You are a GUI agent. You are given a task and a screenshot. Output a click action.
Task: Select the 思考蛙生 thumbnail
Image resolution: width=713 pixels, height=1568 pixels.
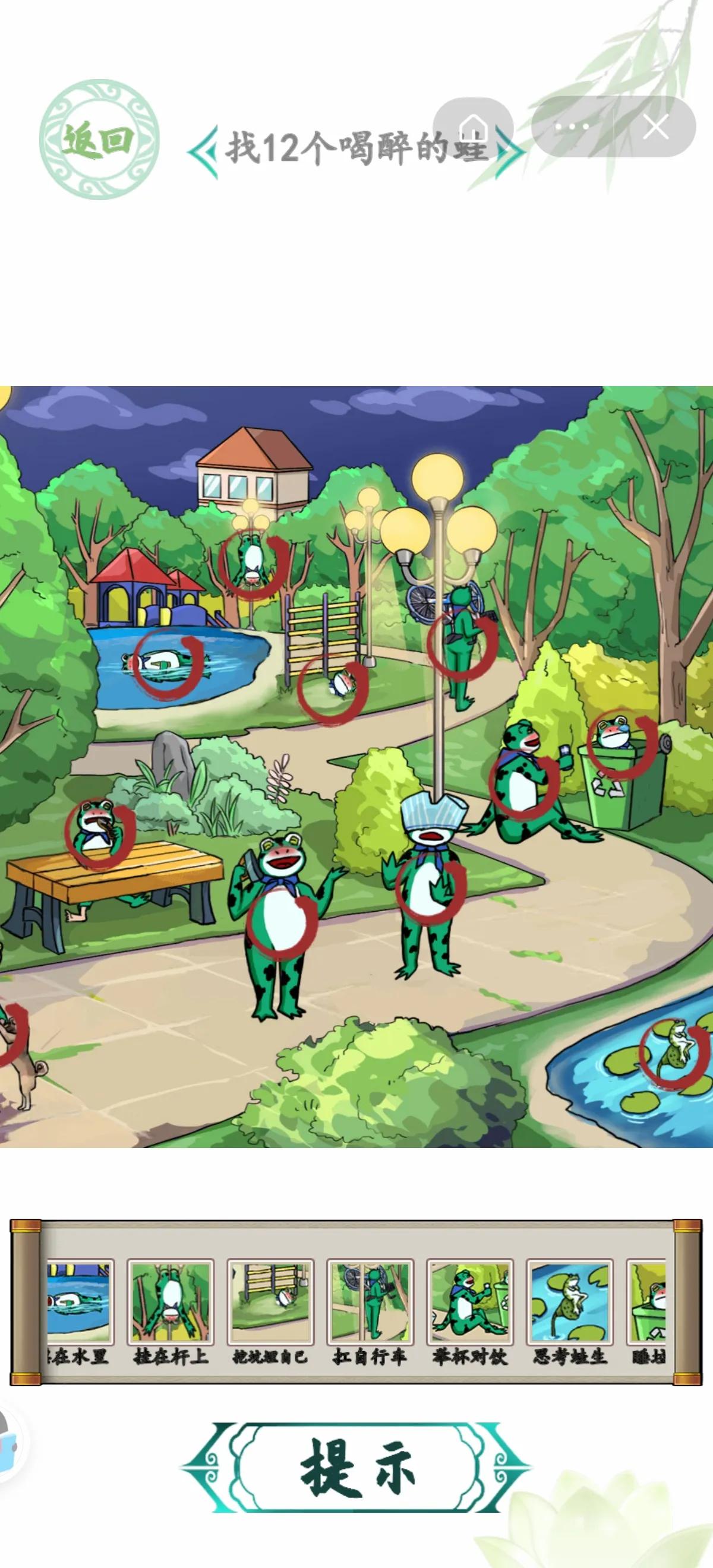click(570, 1302)
